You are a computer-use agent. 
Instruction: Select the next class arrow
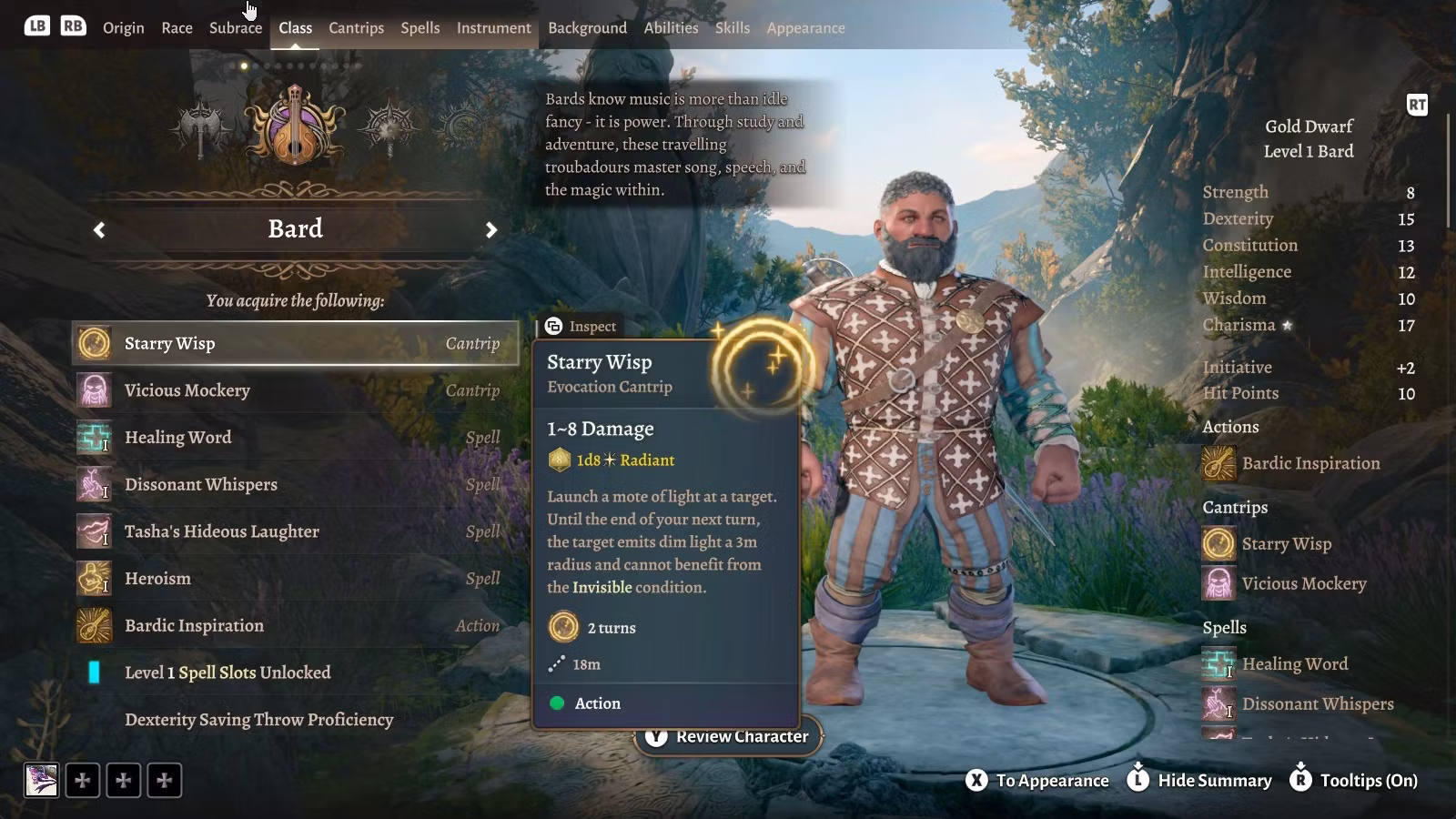click(491, 230)
